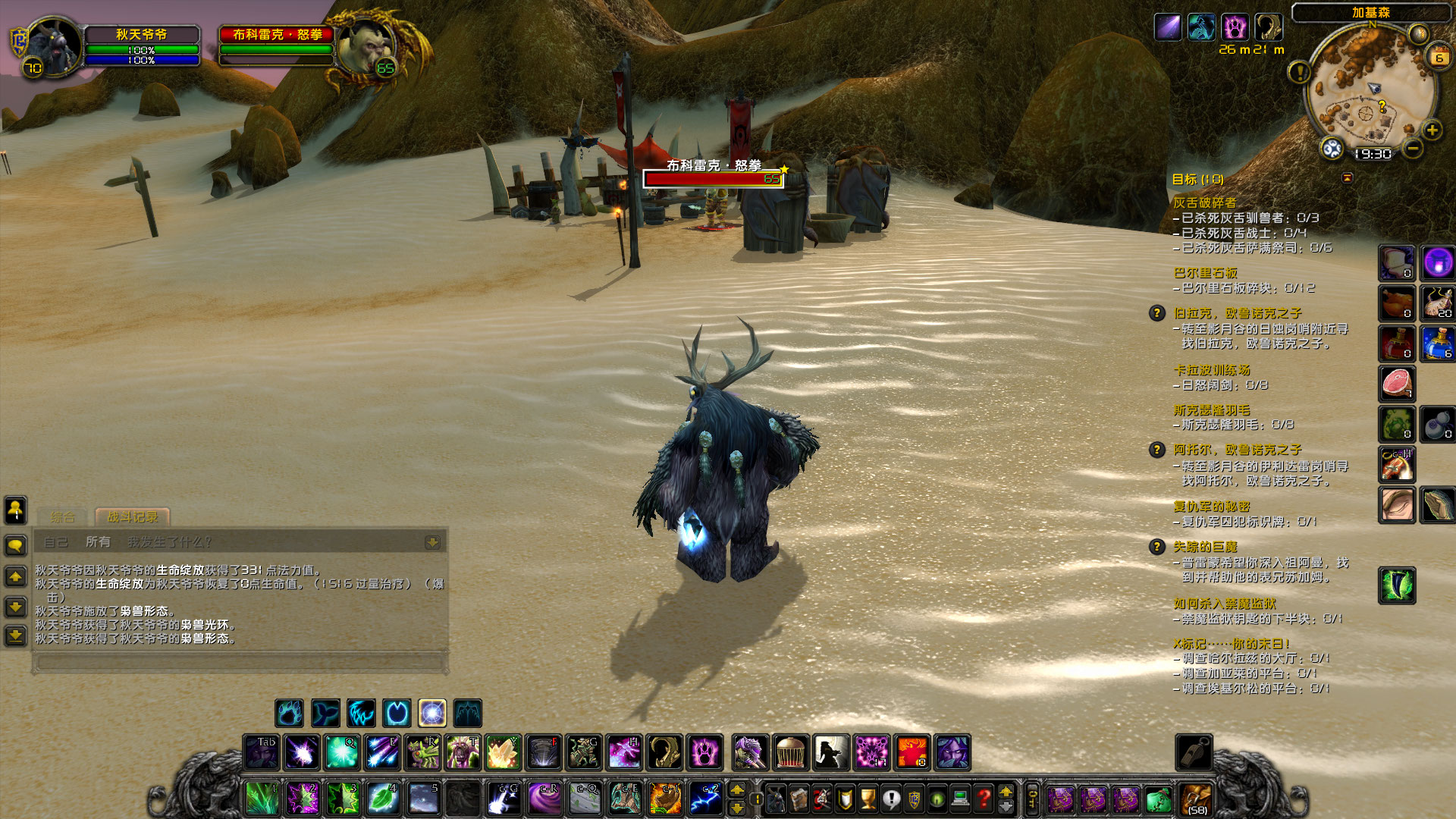Select the player portrait 秋天爷爷
The width and height of the screenshot is (1456, 819).
point(53,45)
